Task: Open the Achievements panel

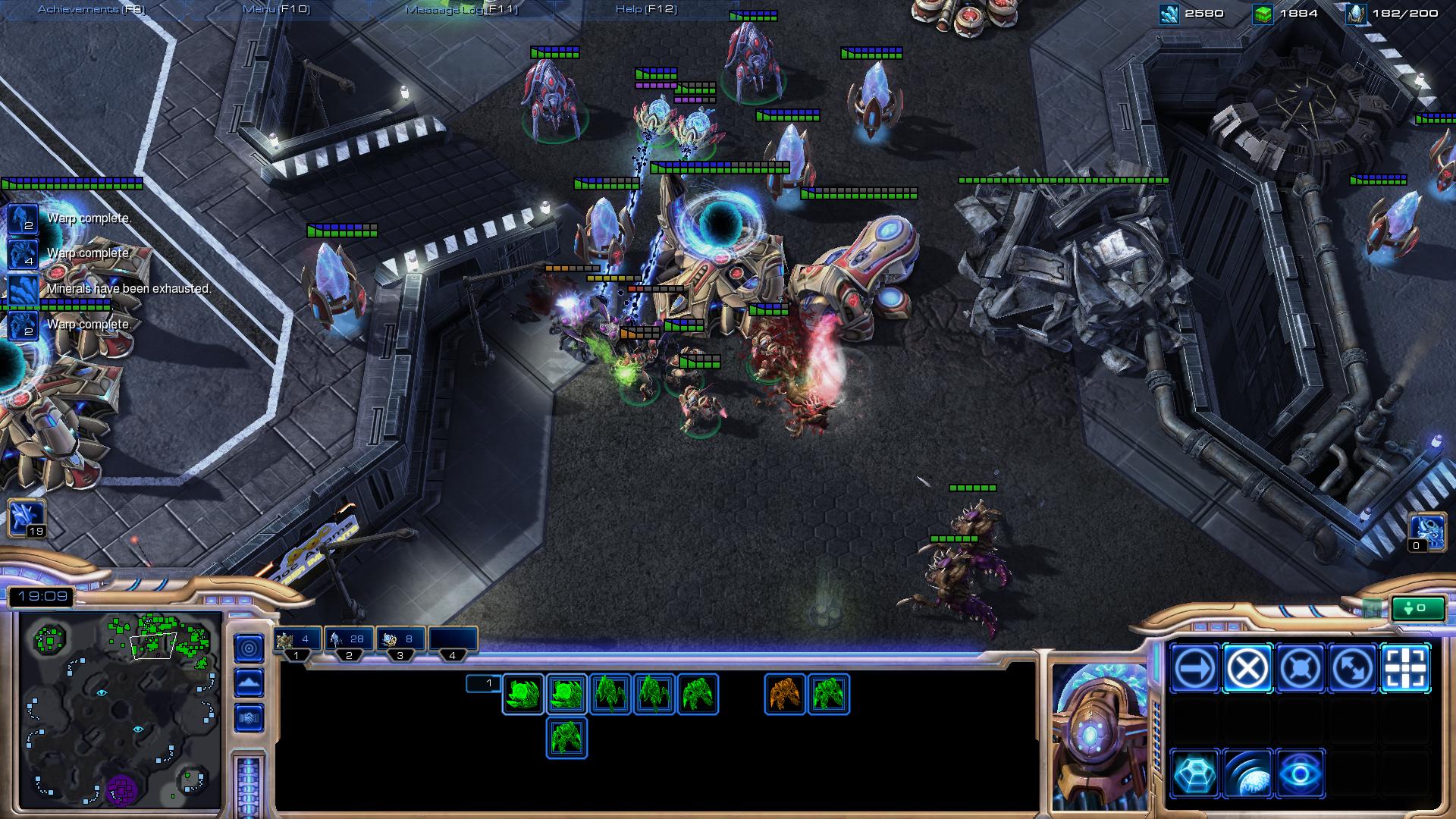Action: coord(91,9)
